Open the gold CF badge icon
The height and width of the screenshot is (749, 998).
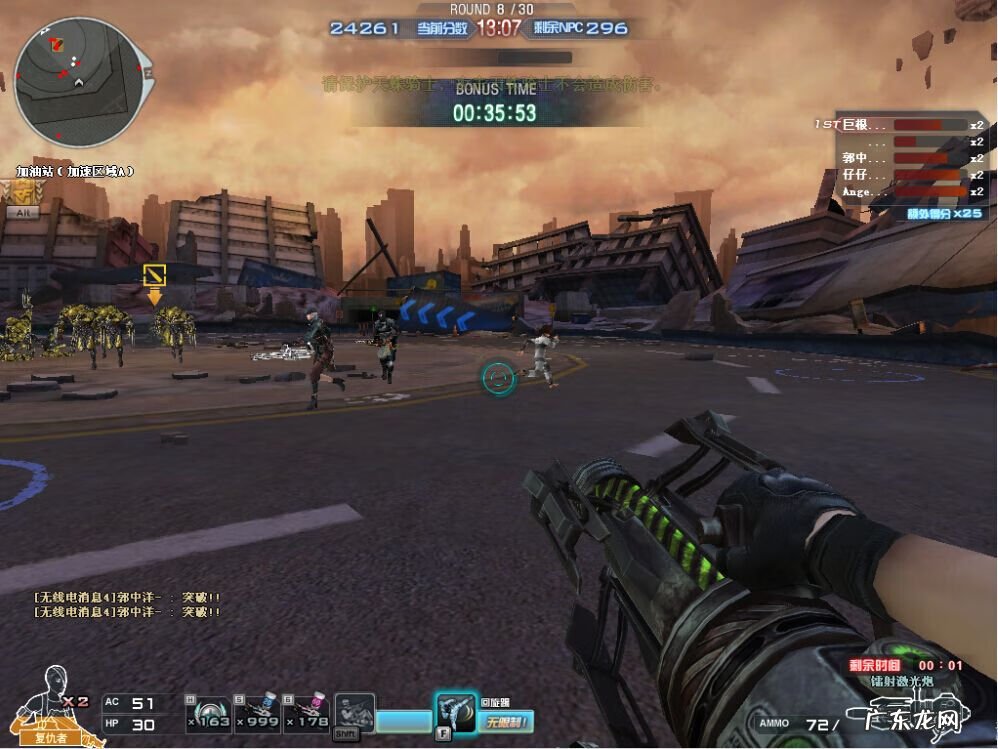point(19,192)
